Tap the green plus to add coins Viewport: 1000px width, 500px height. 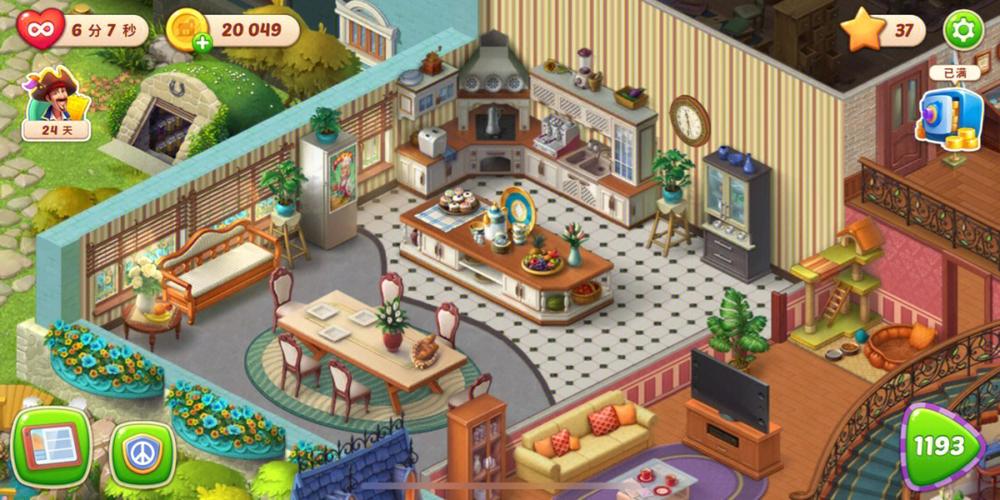[203, 42]
